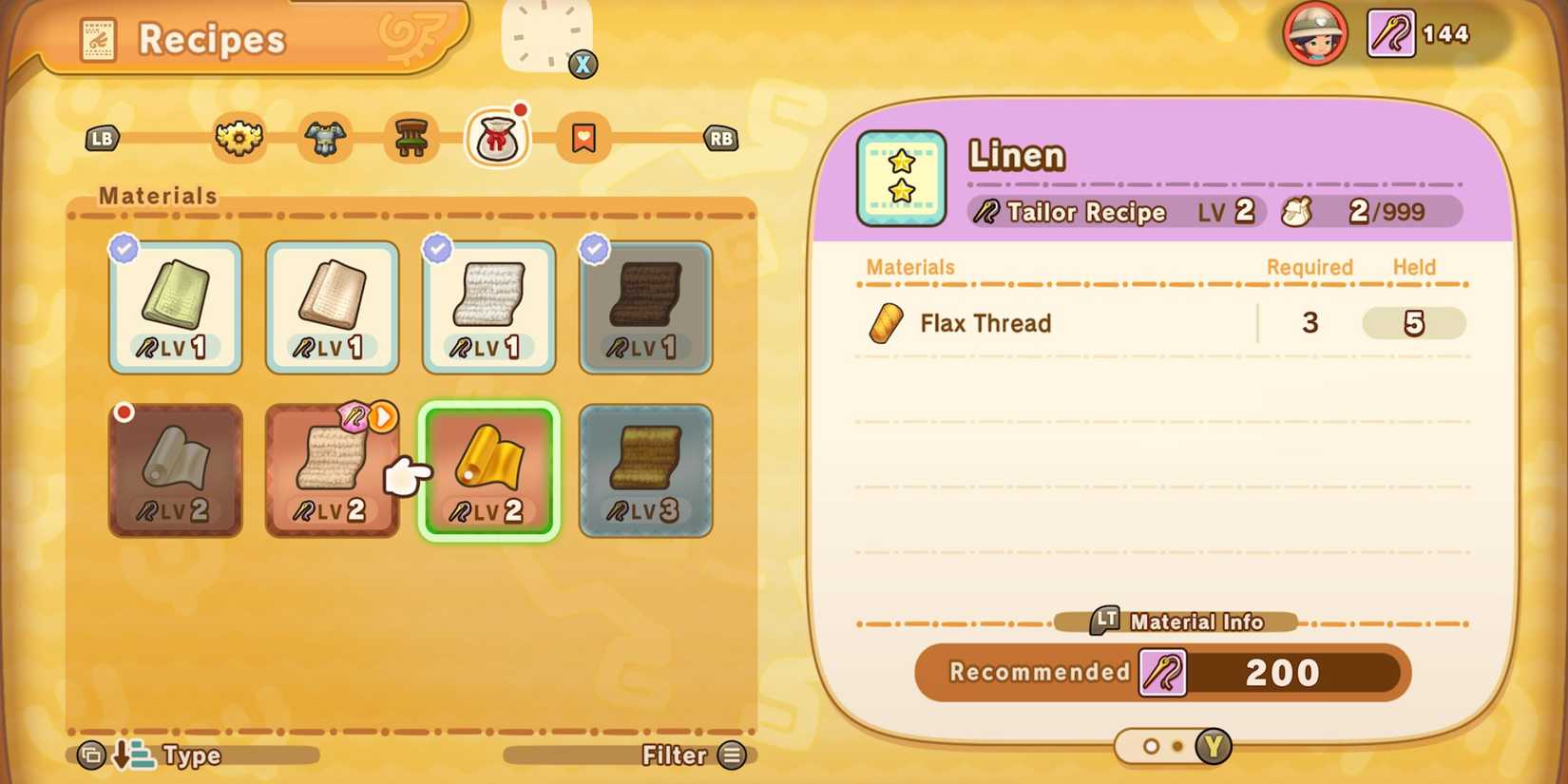Click the Flax Thread material icon

[x=885, y=323]
